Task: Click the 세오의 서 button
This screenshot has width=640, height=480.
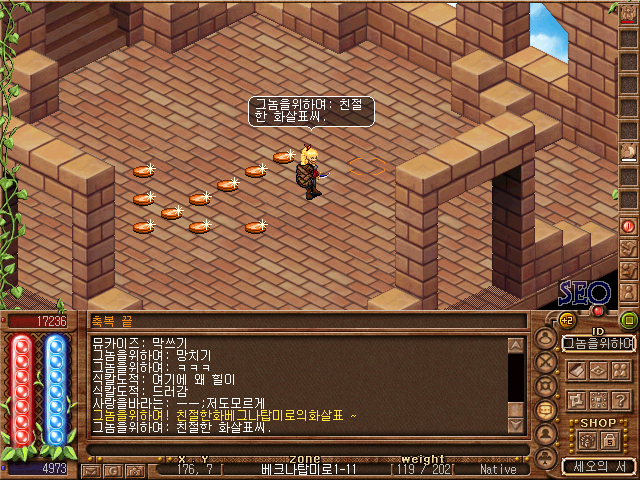Action: point(598,466)
